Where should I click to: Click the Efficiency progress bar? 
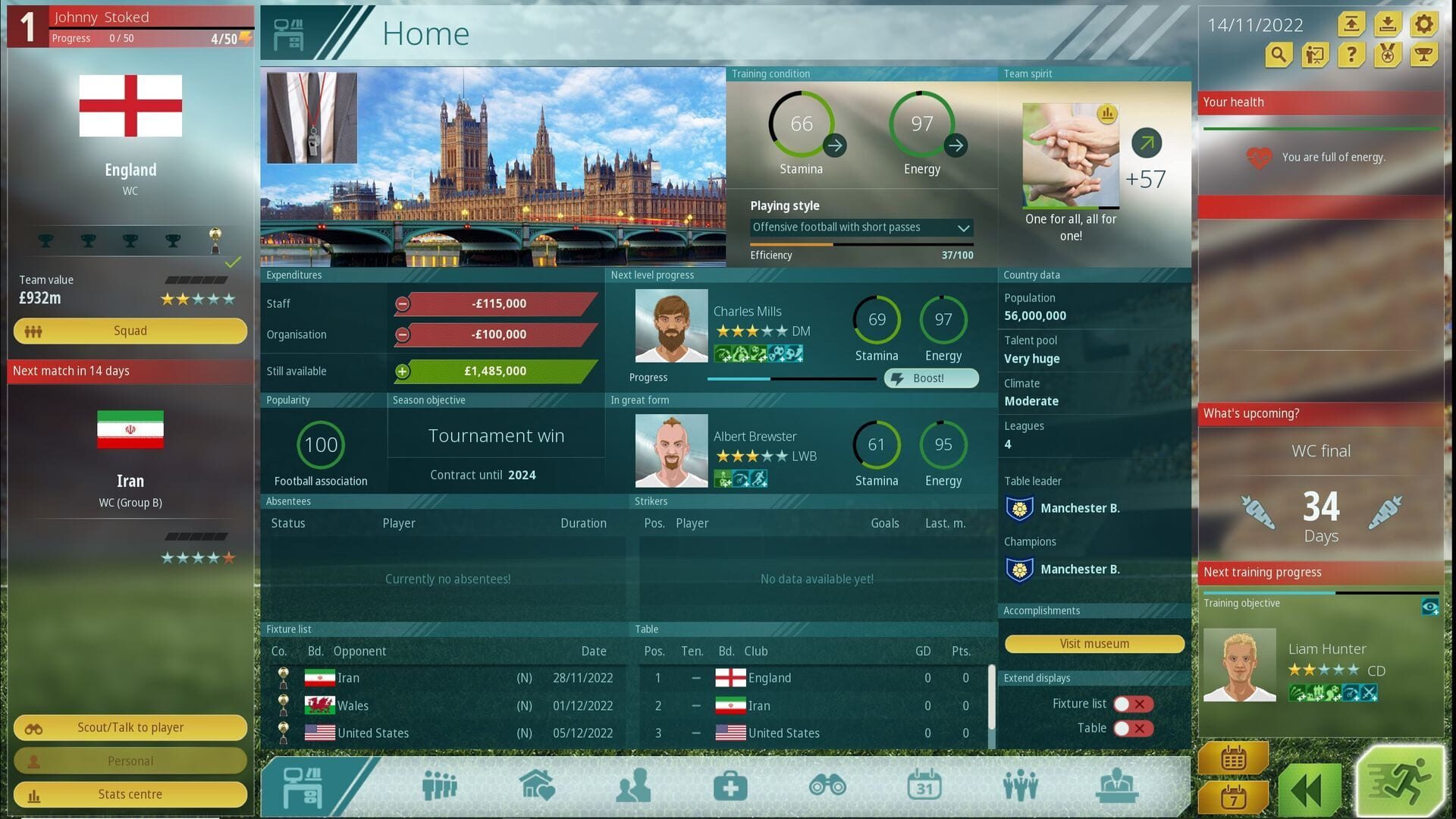click(861, 246)
